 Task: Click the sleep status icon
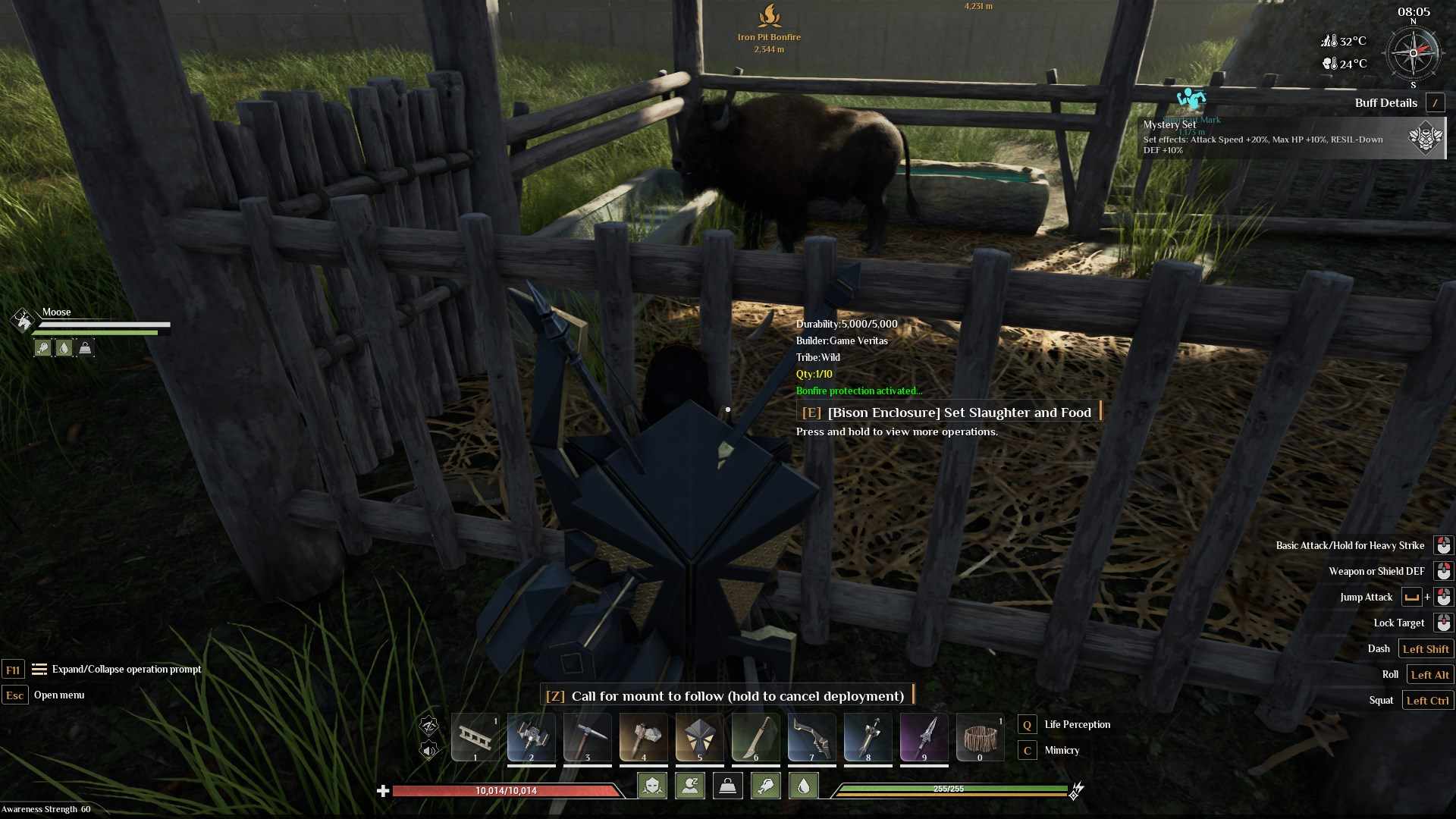pyautogui.click(x=690, y=786)
